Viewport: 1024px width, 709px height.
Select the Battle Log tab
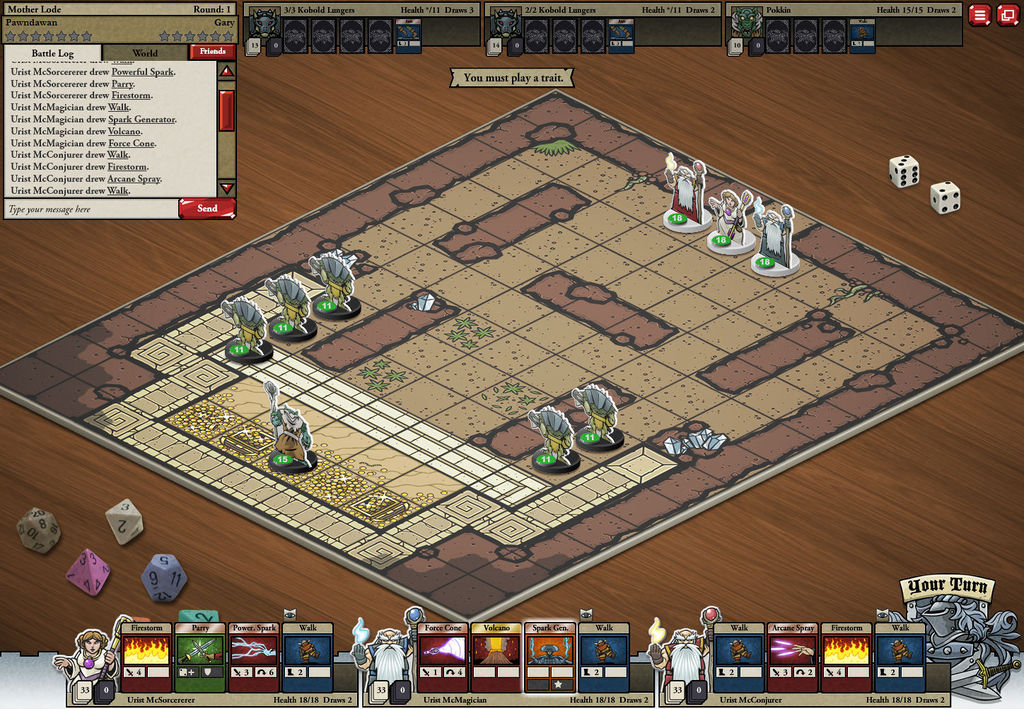pyautogui.click(x=53, y=53)
